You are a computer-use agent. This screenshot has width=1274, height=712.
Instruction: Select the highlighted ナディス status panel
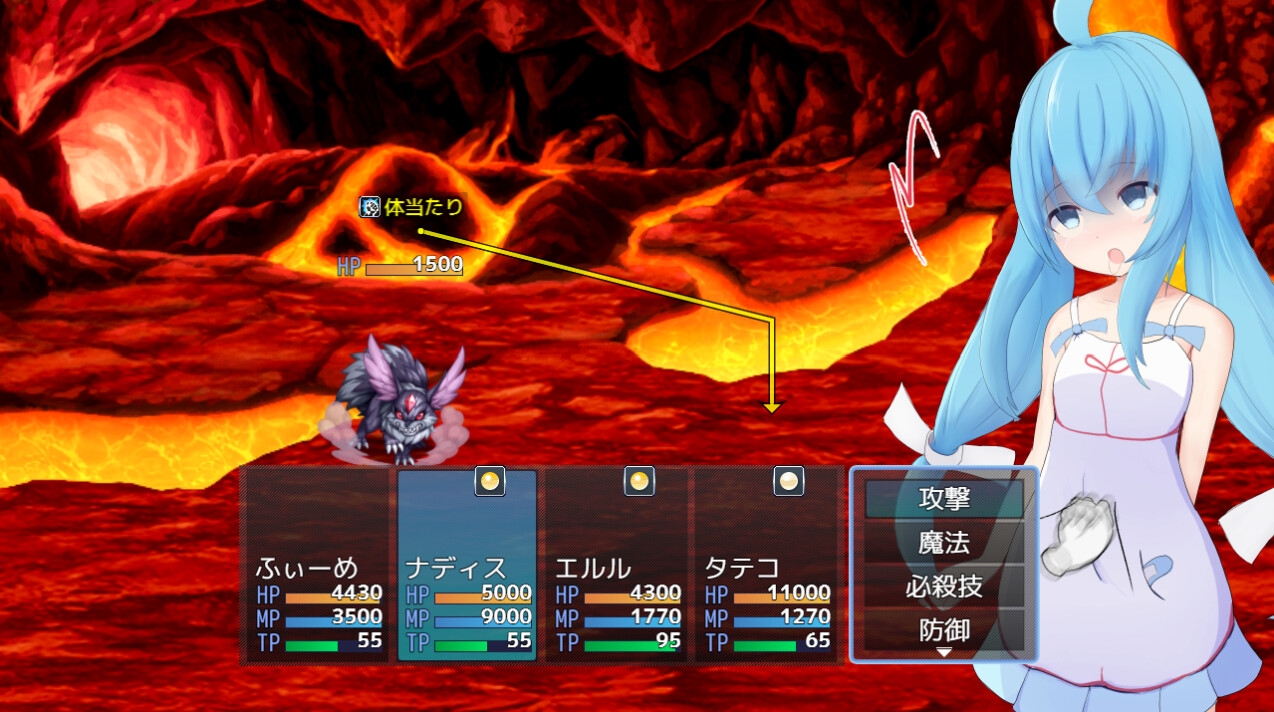pyautogui.click(x=467, y=566)
